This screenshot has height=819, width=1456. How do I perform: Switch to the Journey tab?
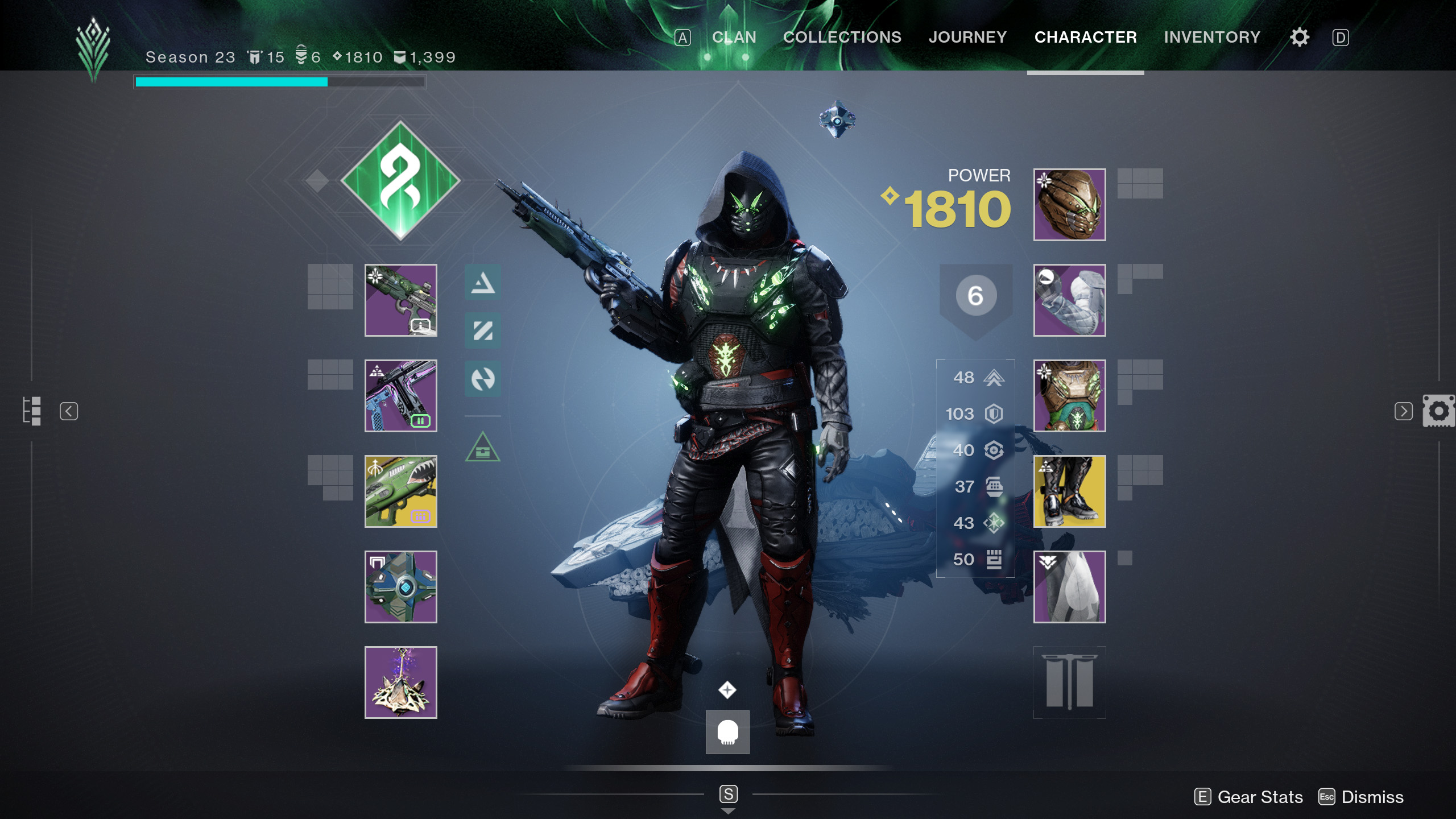968,37
